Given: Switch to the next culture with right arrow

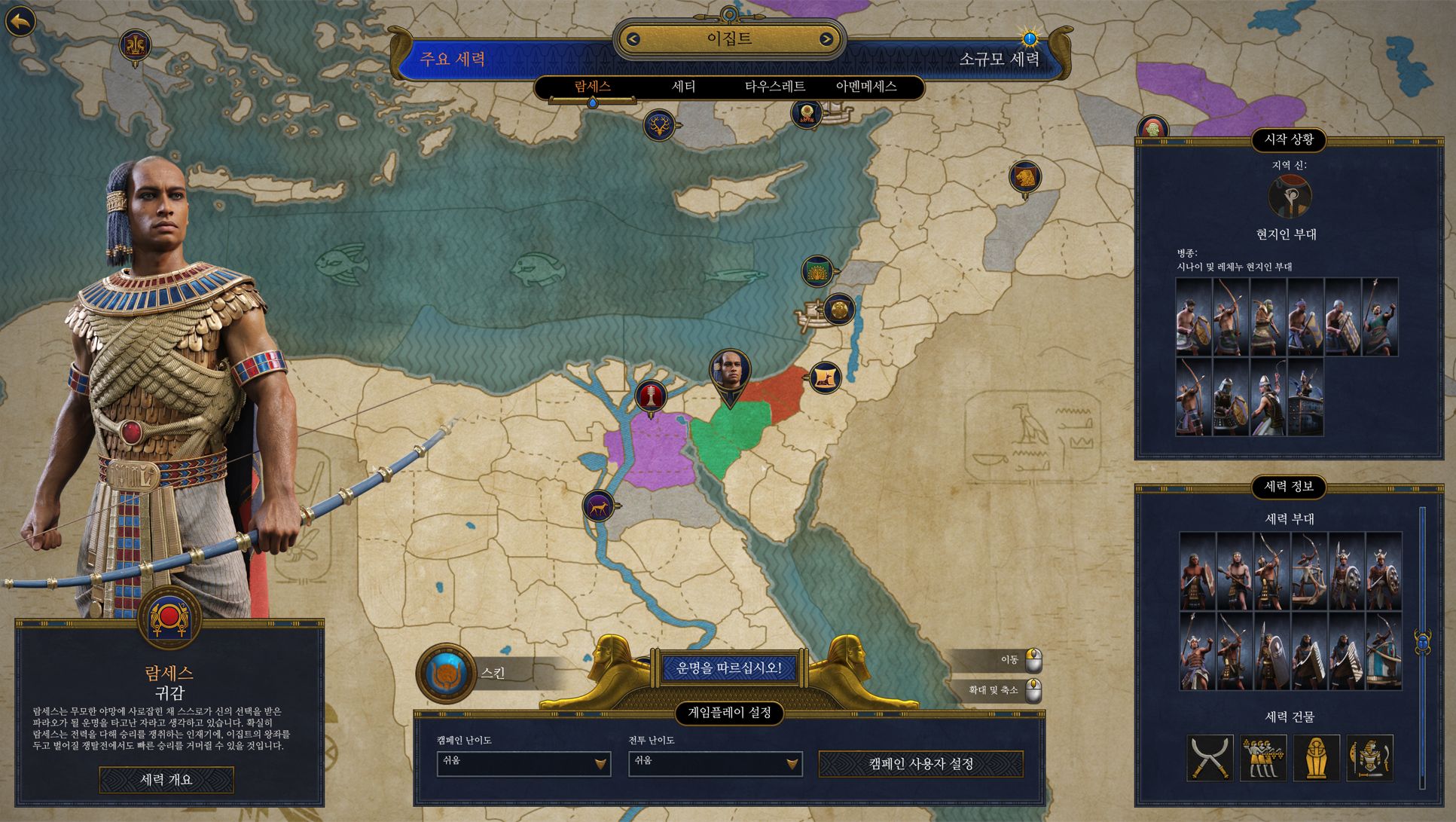Looking at the screenshot, I should 826,39.
